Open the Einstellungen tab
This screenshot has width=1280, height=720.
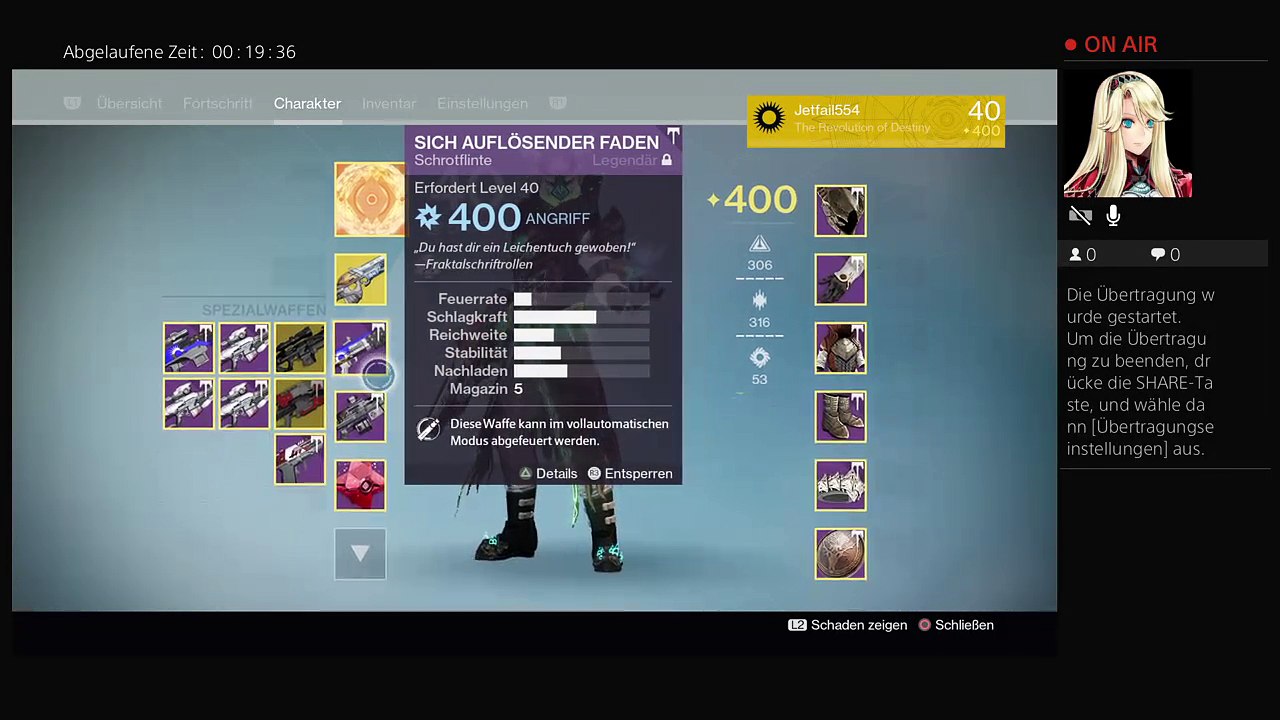482,104
